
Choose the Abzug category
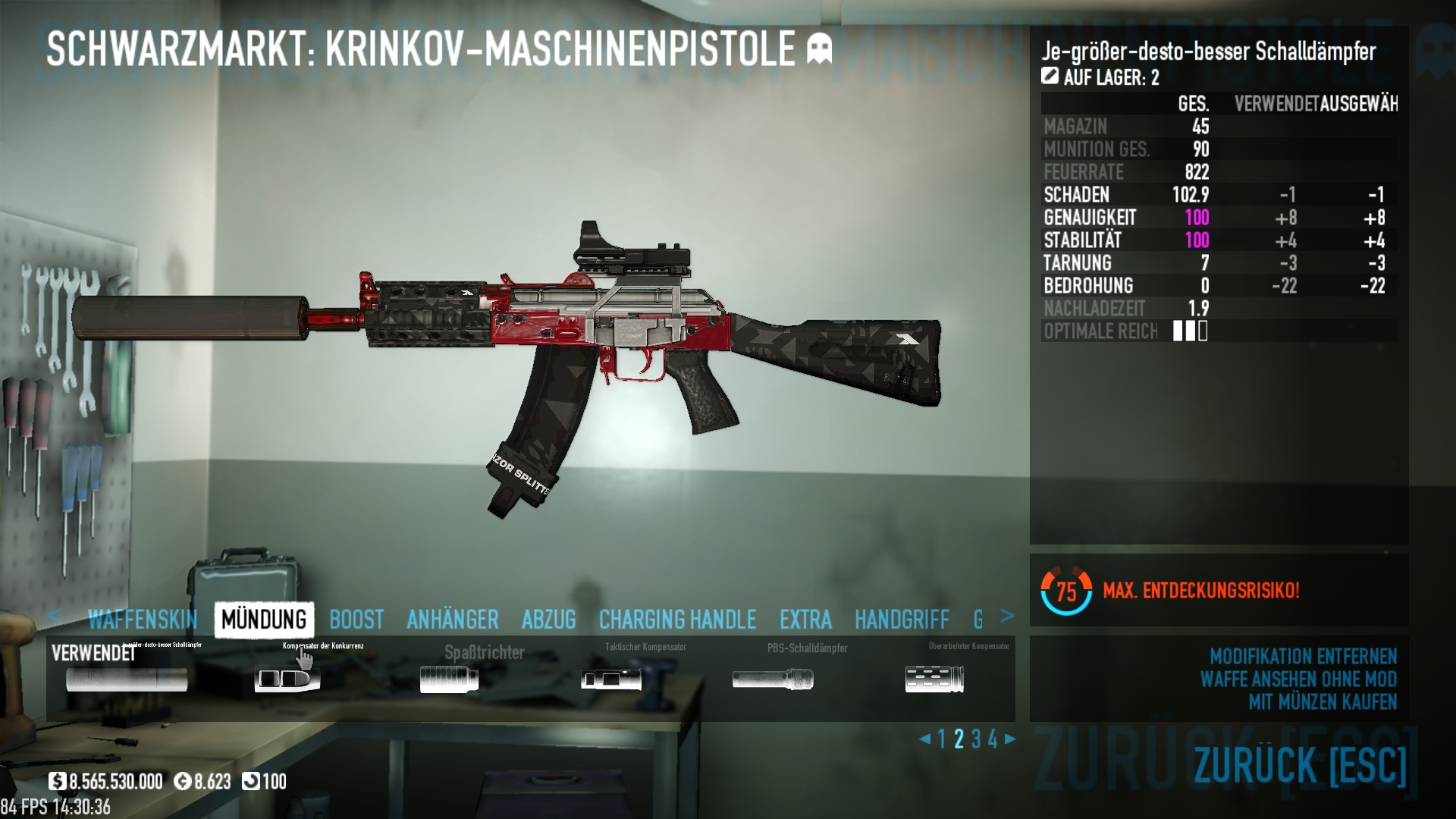coord(549,620)
